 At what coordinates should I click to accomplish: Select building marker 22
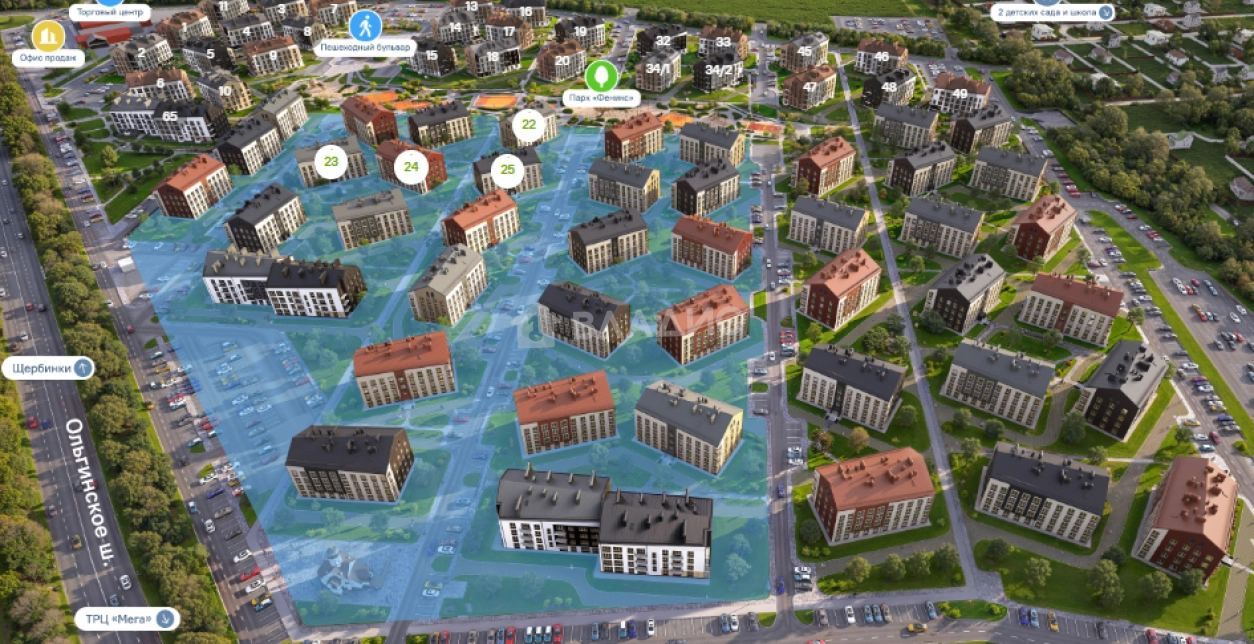click(x=529, y=126)
